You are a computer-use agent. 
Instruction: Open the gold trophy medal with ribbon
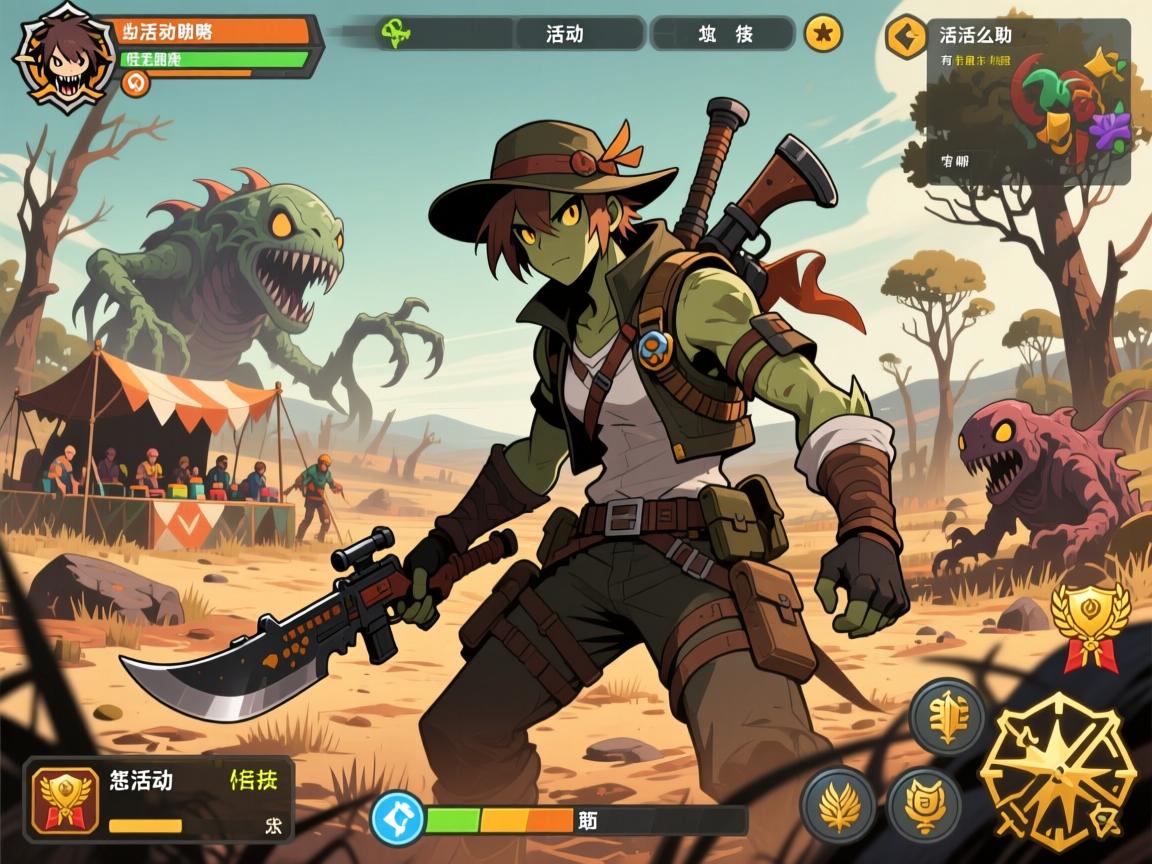tap(1089, 622)
